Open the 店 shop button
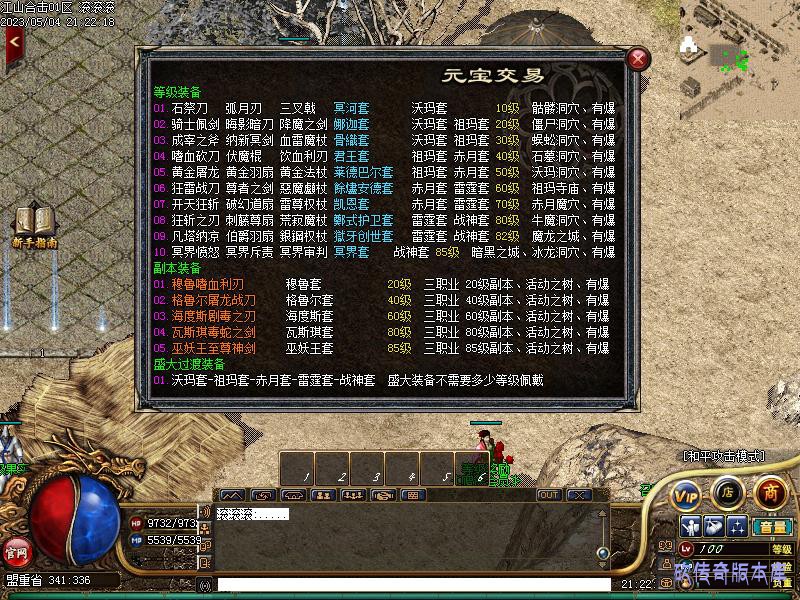The height and width of the screenshot is (600, 800). click(x=728, y=492)
